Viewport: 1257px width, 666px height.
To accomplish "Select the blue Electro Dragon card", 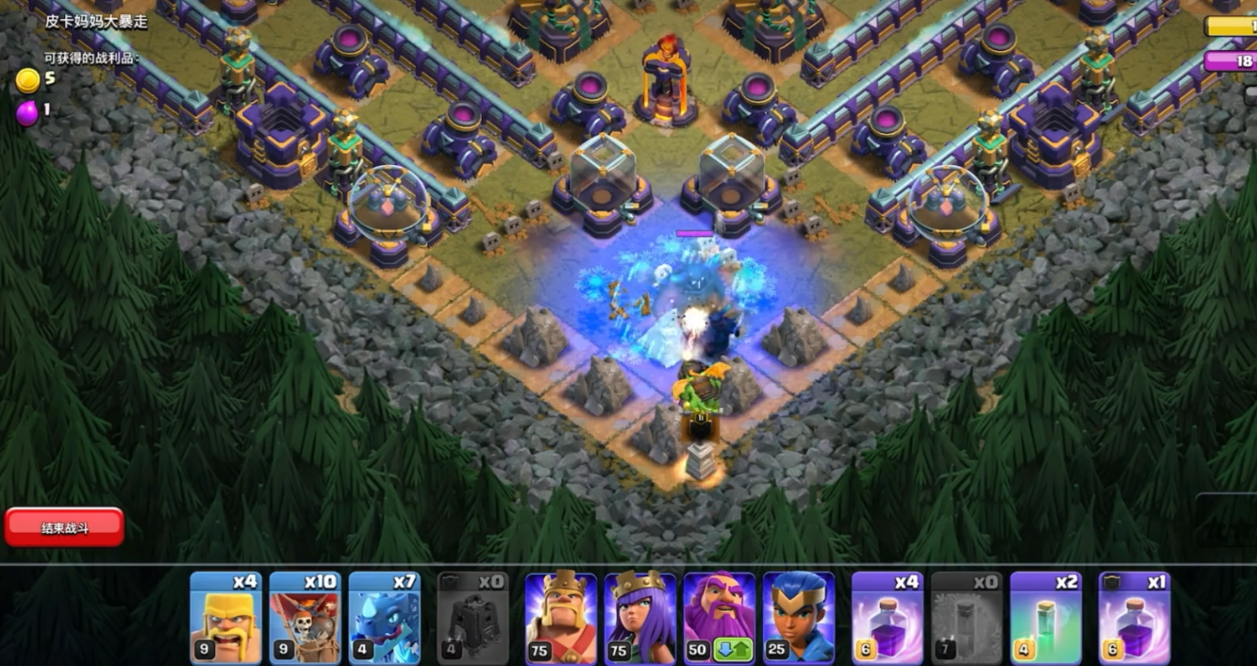I will (x=385, y=618).
